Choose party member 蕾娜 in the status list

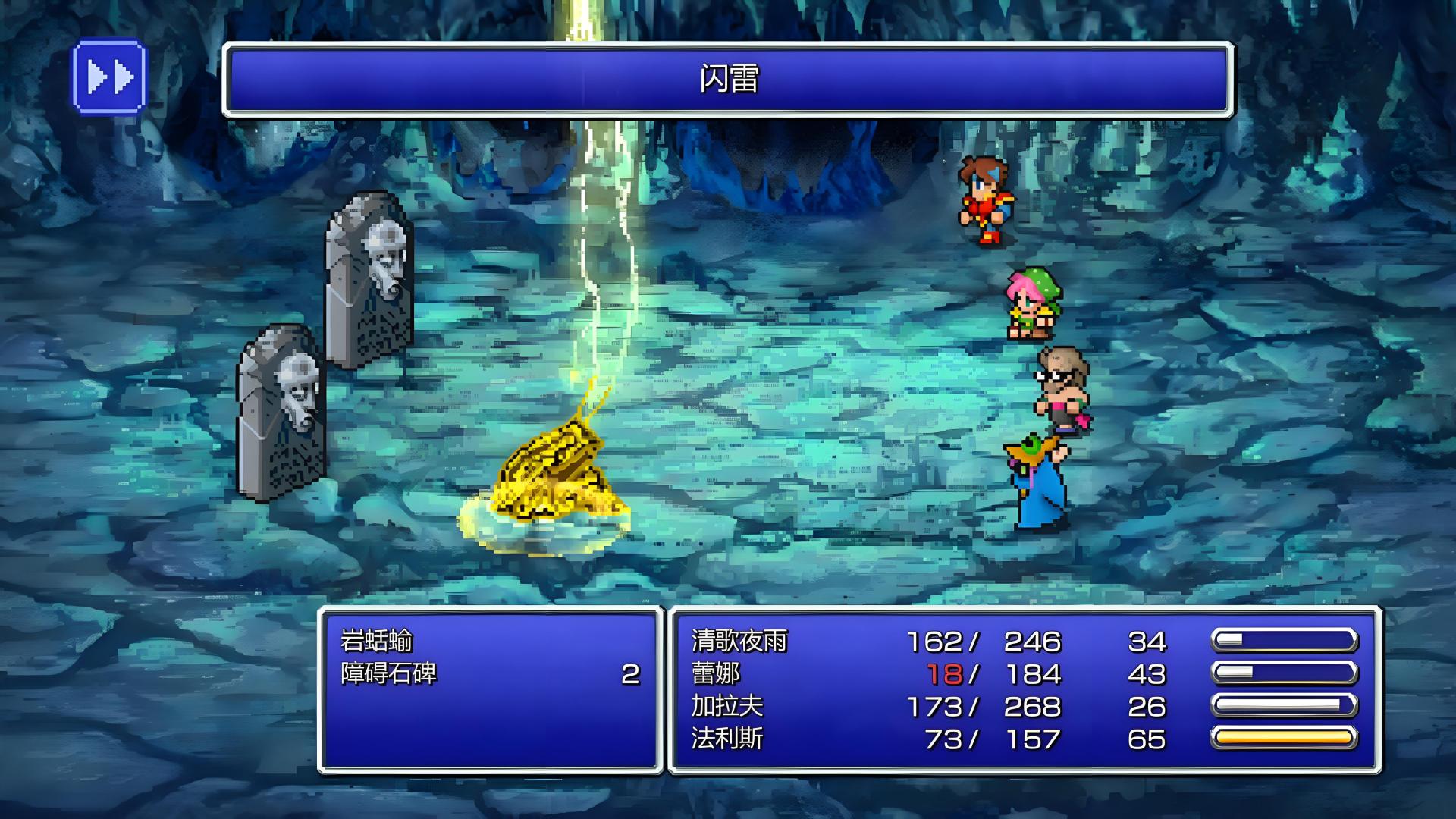point(715,674)
